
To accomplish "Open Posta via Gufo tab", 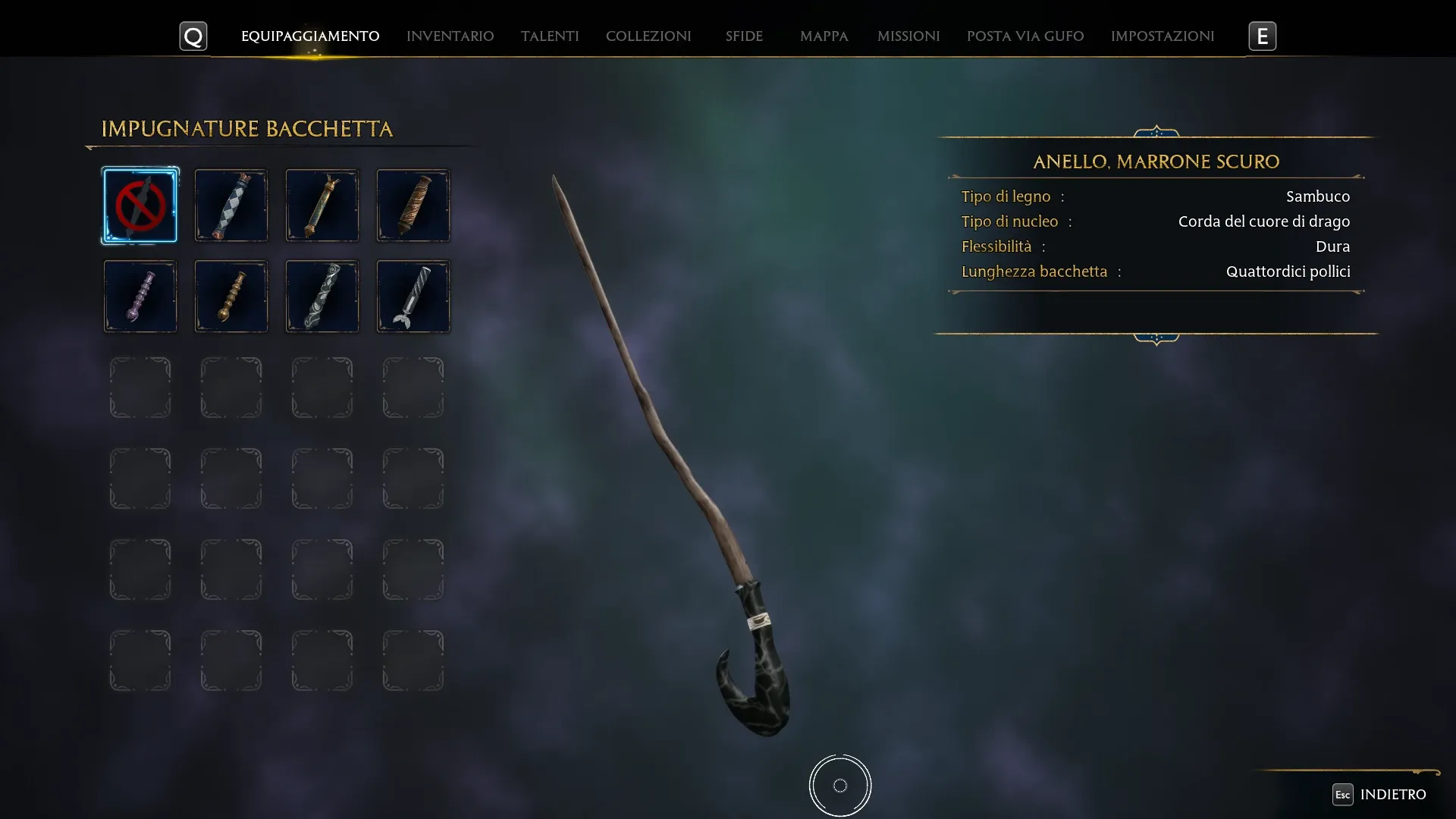I will pyautogui.click(x=1025, y=36).
